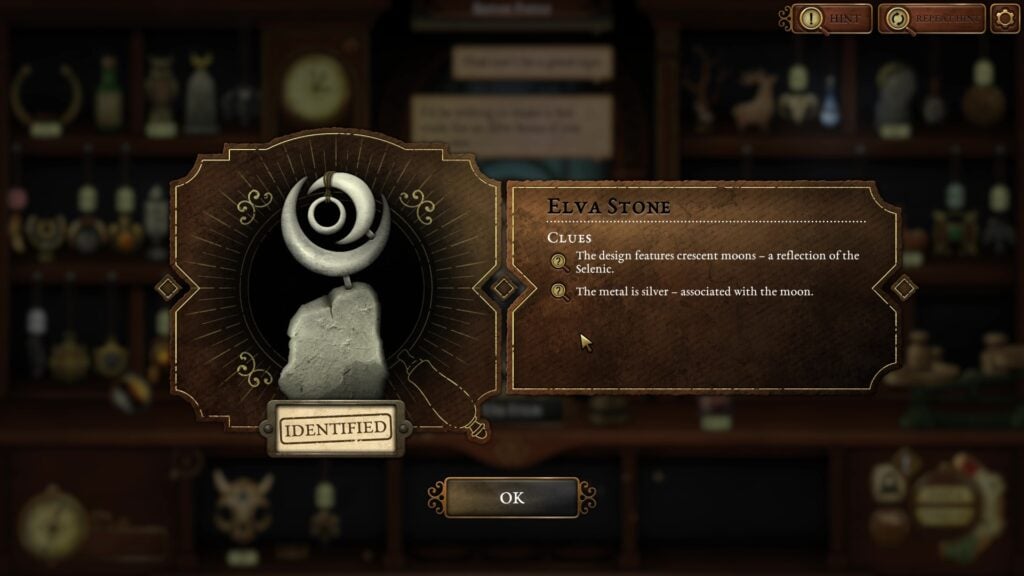Open the Hint button
This screenshot has height=576, width=1024.
tap(831, 18)
